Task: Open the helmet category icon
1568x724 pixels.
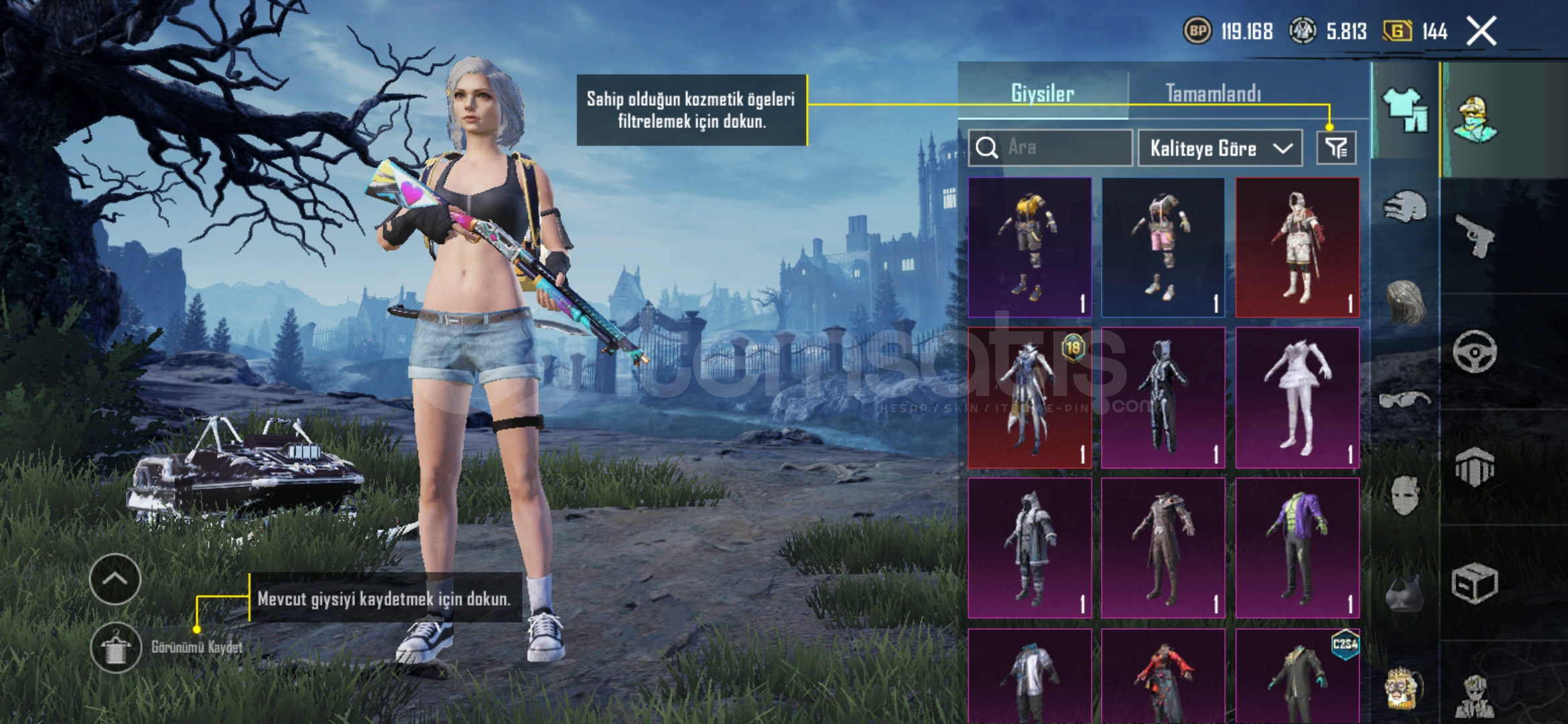Action: click(1404, 207)
